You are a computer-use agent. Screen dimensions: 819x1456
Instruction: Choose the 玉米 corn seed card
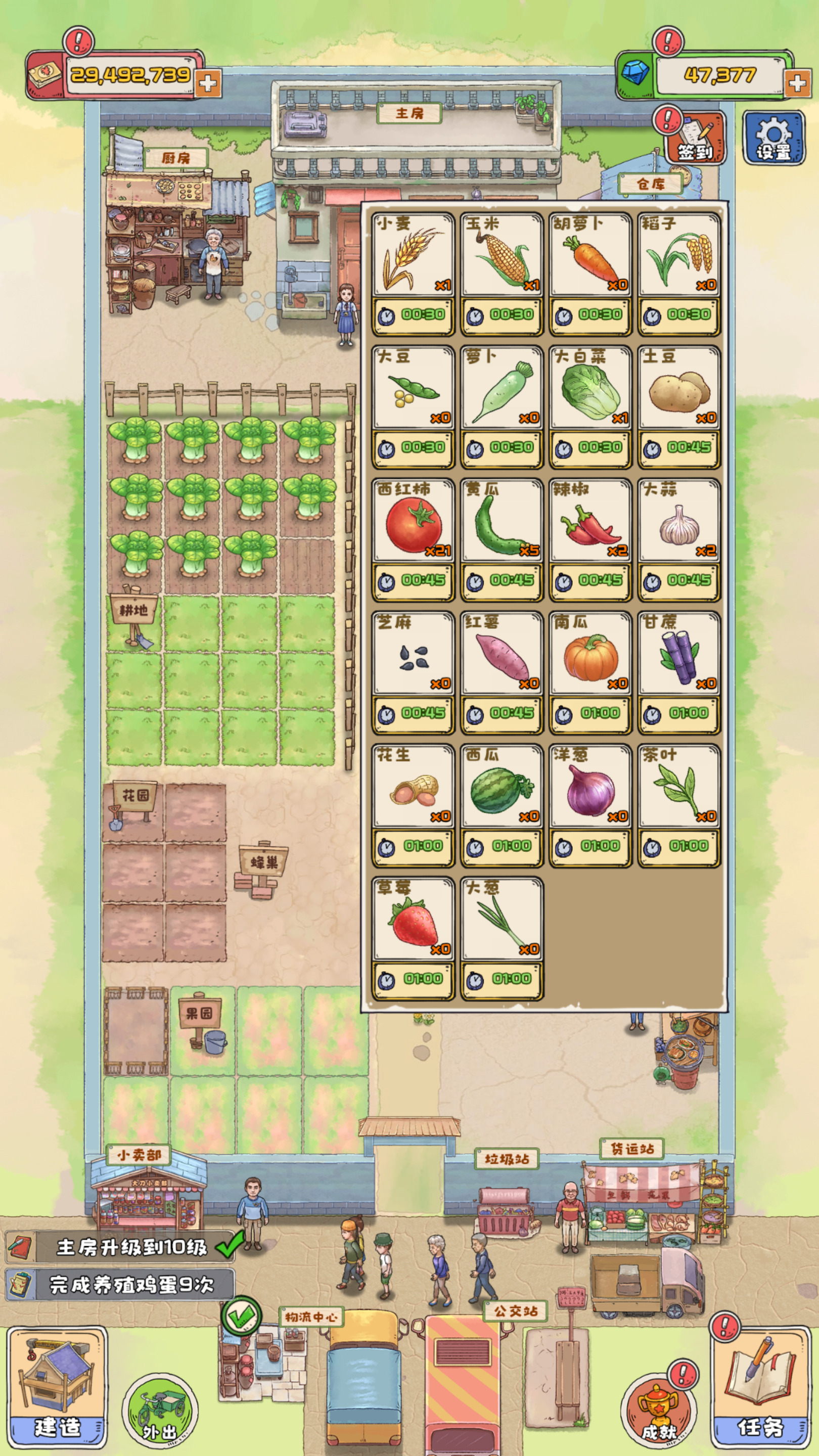(502, 274)
